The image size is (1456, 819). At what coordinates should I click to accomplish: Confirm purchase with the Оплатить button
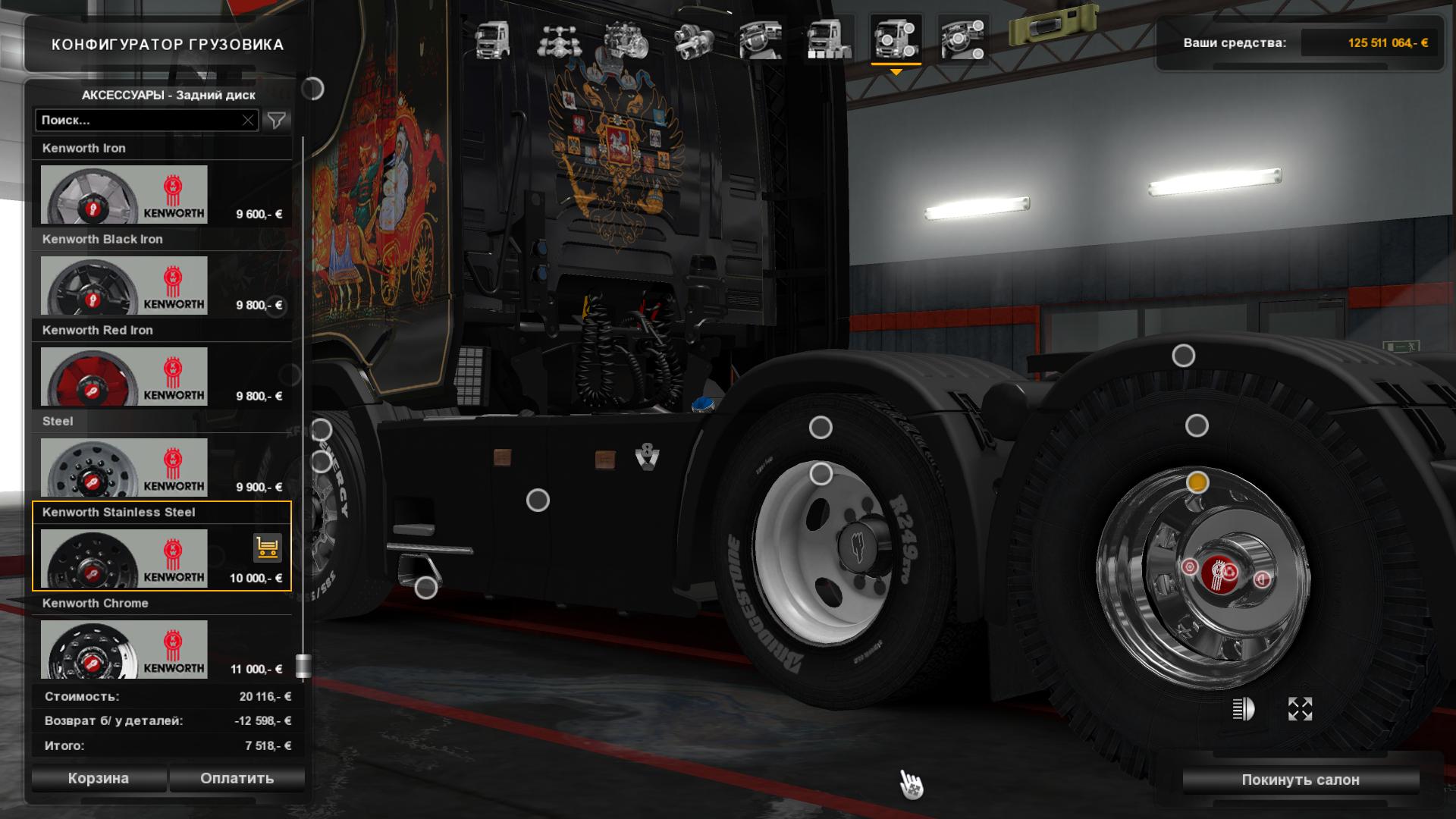pos(237,779)
